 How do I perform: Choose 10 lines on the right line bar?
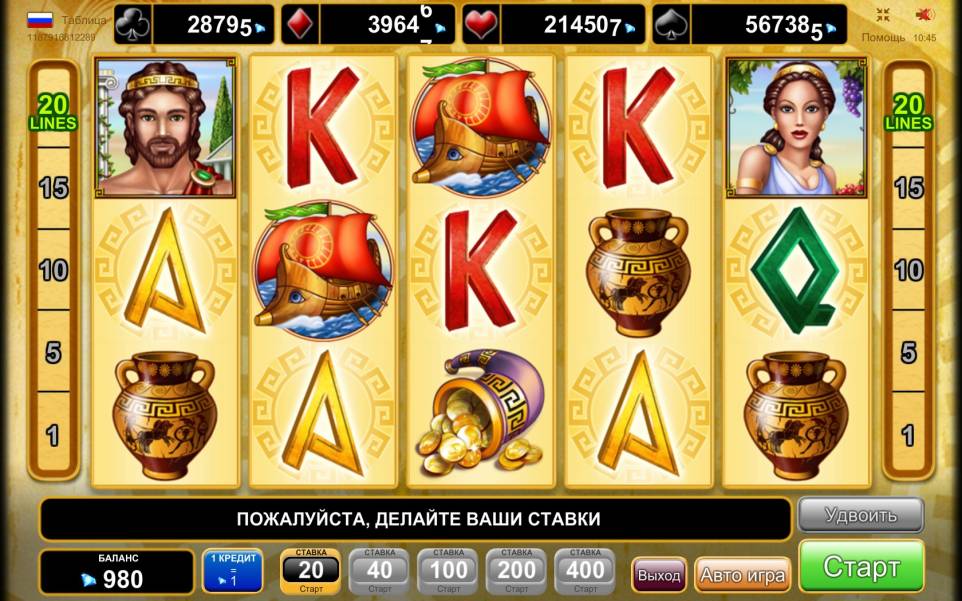[908, 270]
